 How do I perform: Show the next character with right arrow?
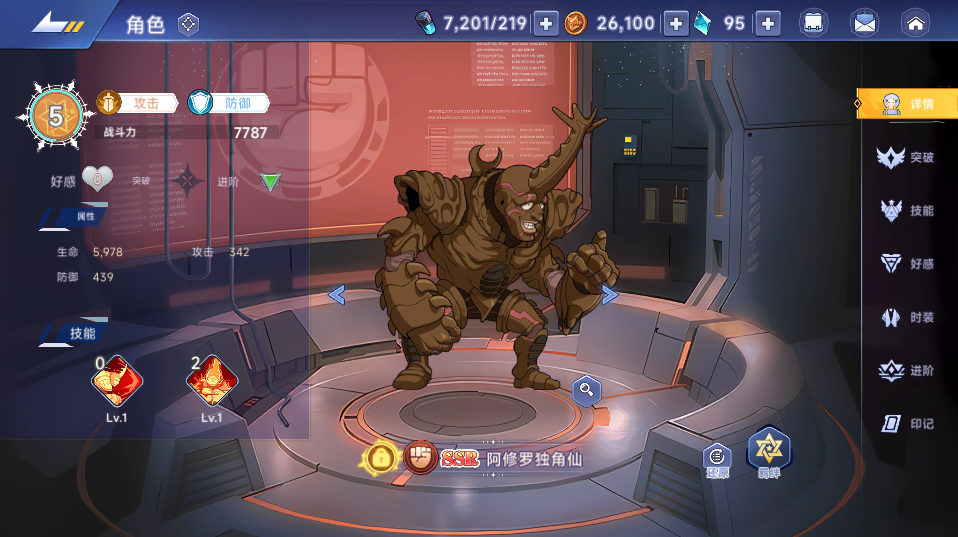(609, 294)
